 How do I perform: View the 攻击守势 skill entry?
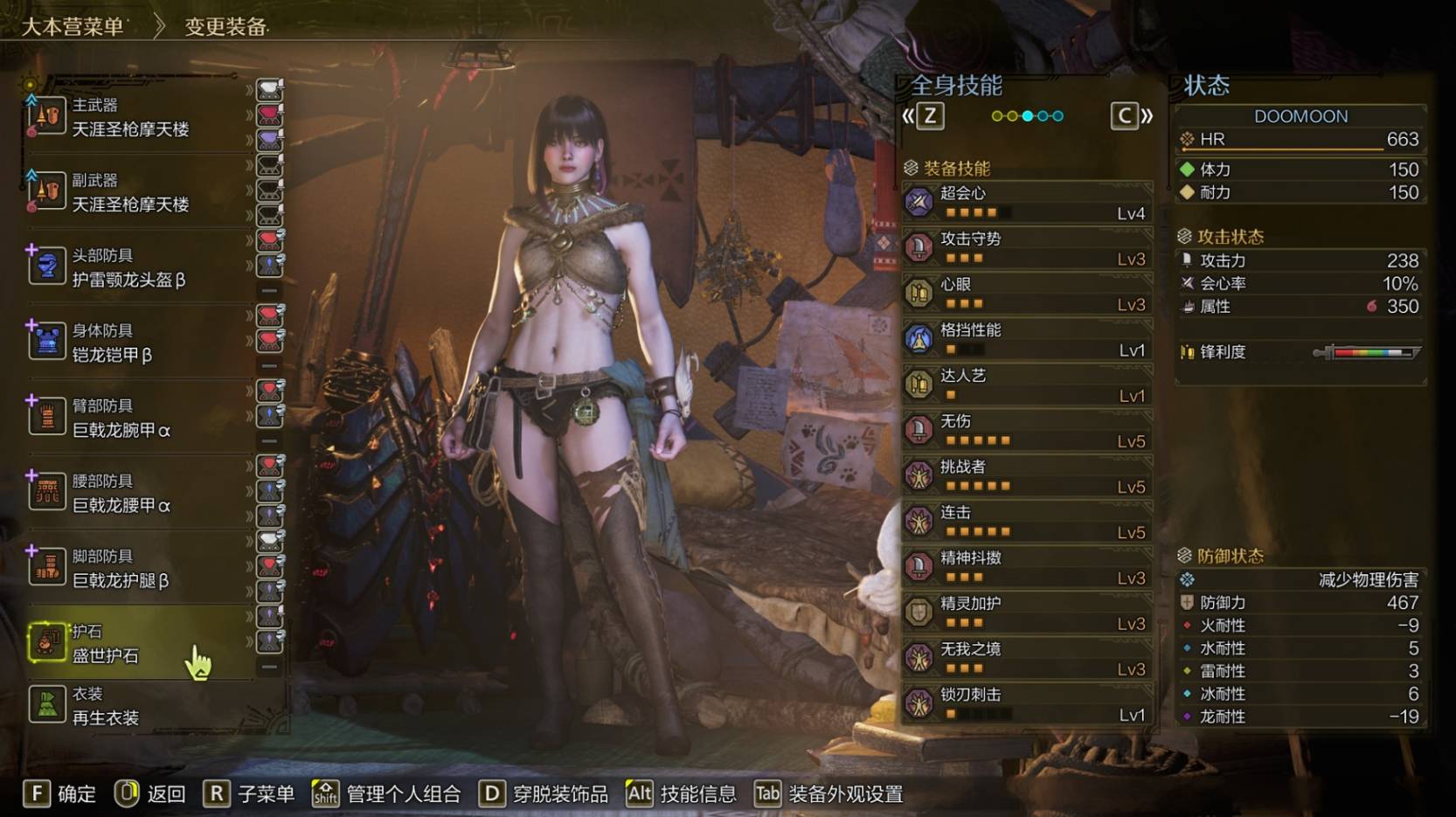1028,247
